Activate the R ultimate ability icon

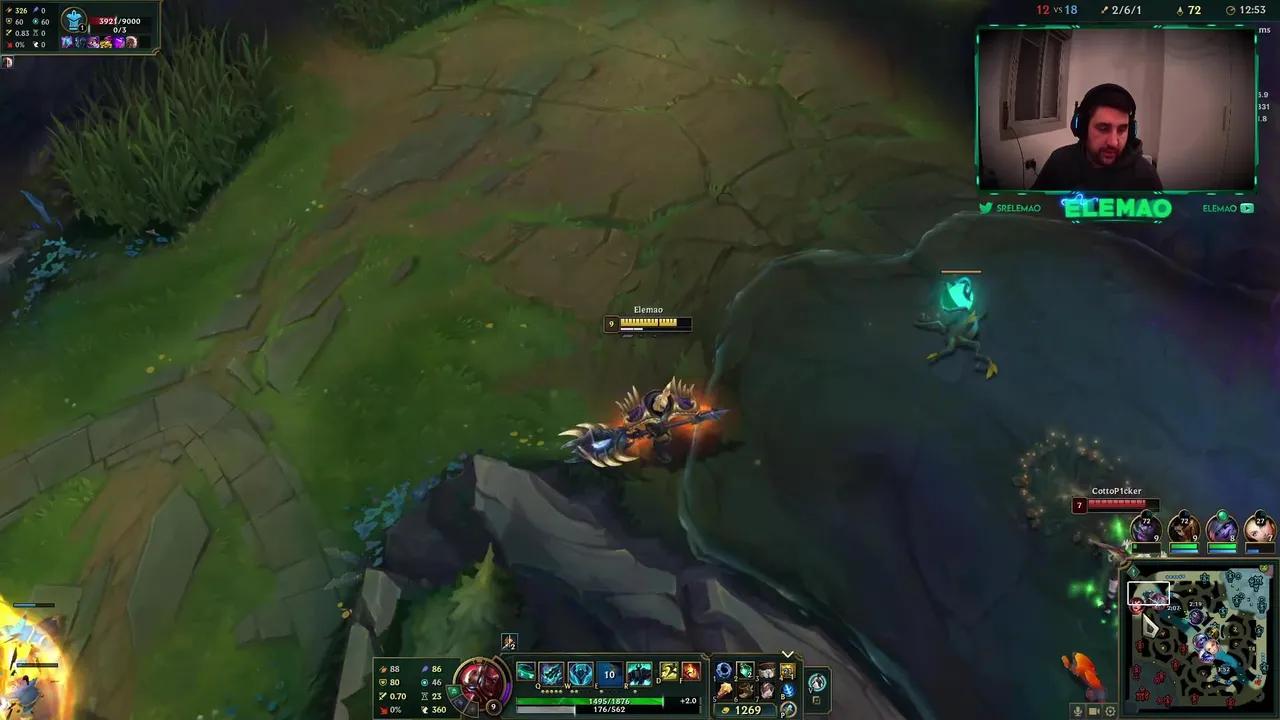coord(637,675)
